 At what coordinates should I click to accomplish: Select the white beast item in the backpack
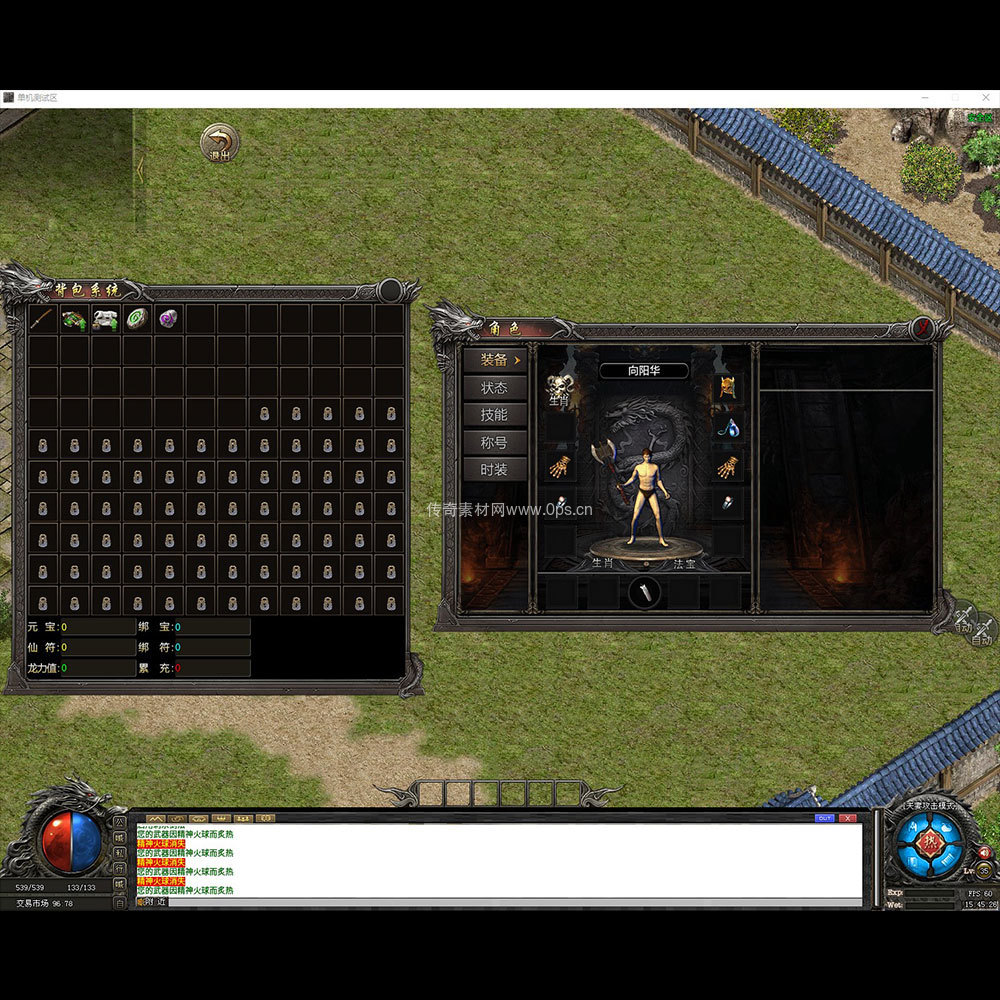click(x=105, y=319)
